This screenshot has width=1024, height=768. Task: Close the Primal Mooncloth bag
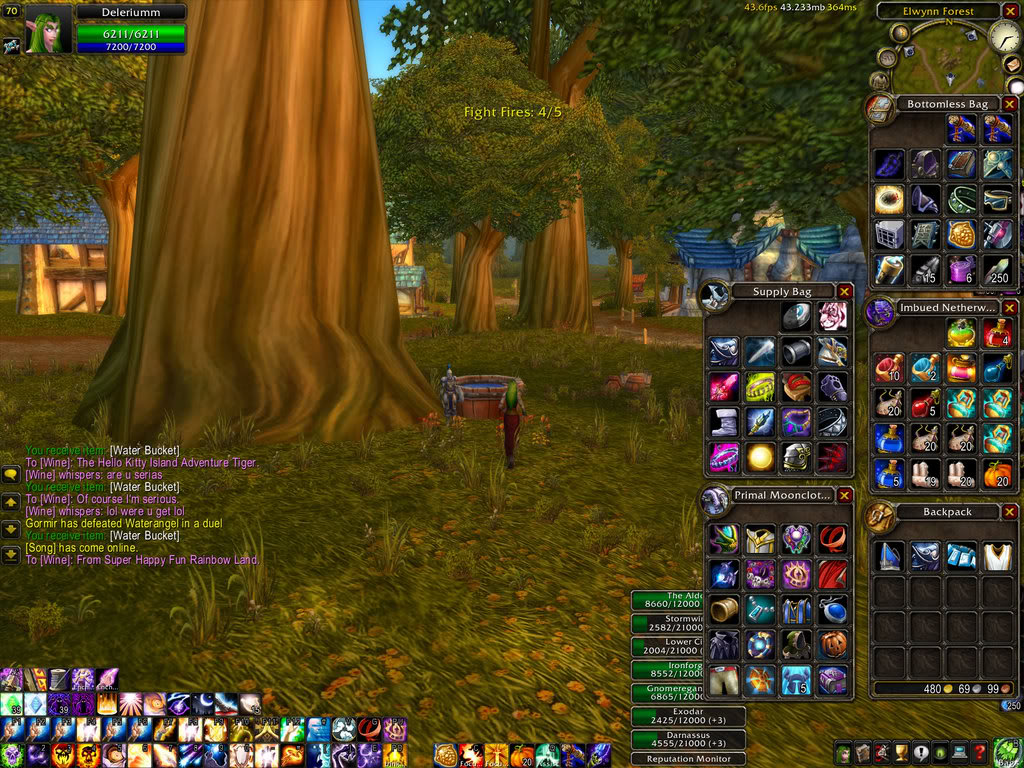844,495
